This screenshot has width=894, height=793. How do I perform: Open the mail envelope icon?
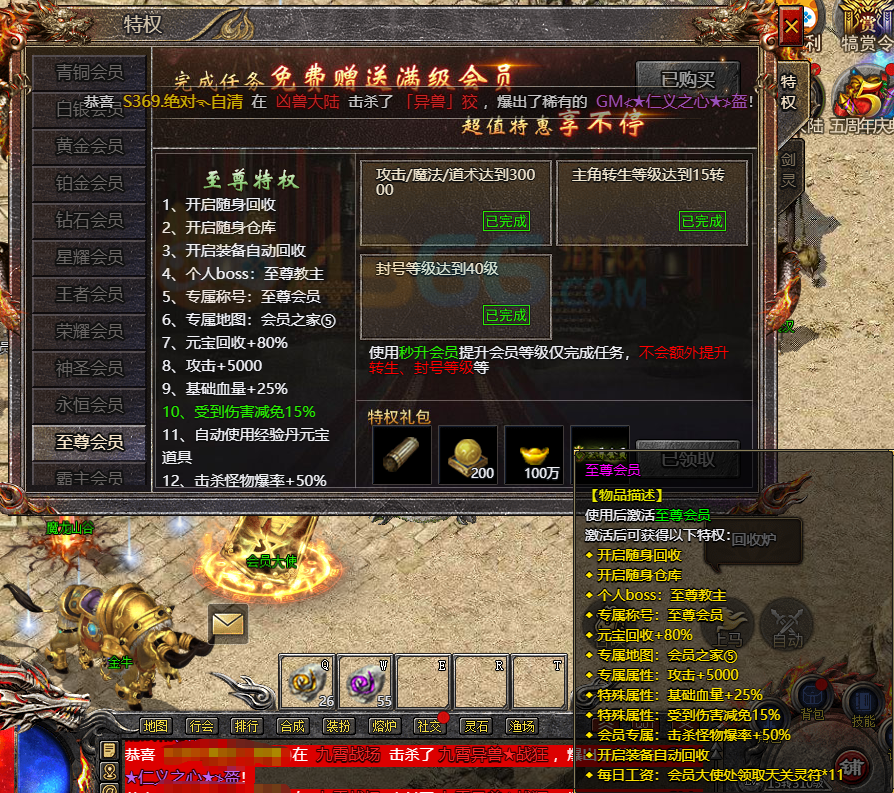(x=228, y=624)
